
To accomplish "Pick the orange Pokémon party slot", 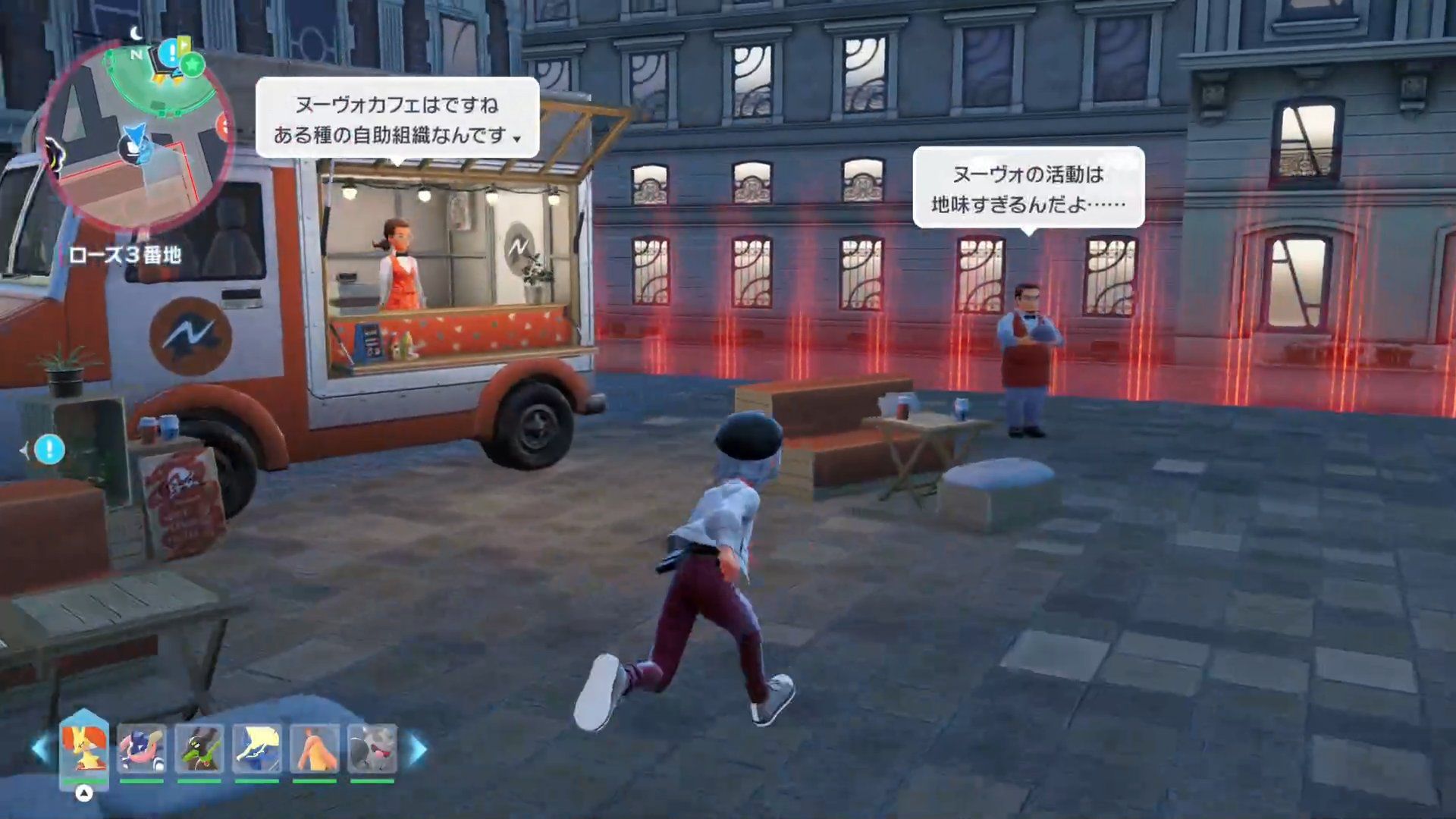I will 315,749.
